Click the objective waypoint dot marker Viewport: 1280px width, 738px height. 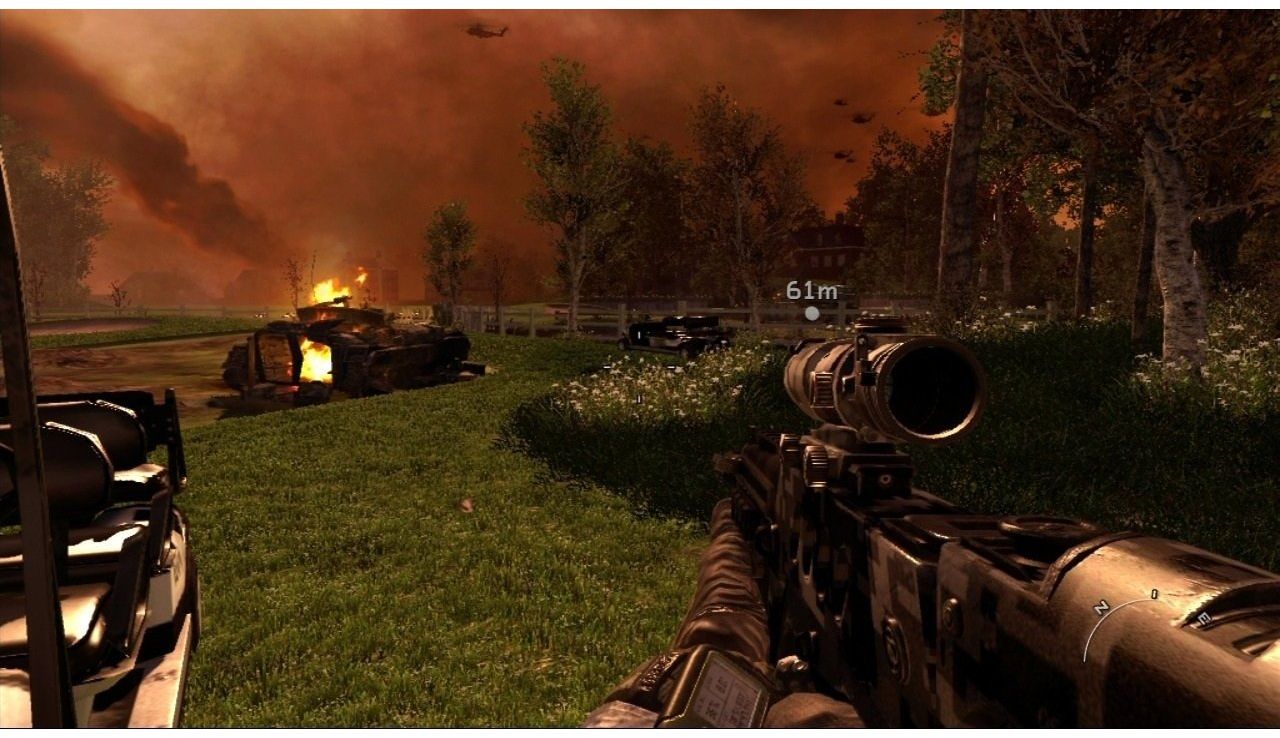812,314
